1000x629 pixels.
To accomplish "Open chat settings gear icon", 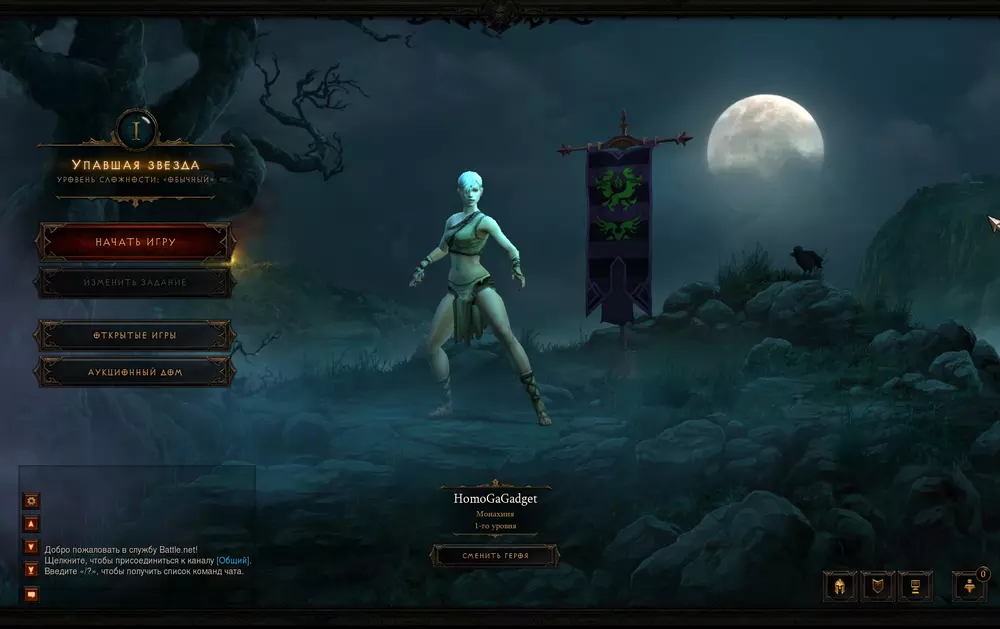I will click(x=32, y=500).
